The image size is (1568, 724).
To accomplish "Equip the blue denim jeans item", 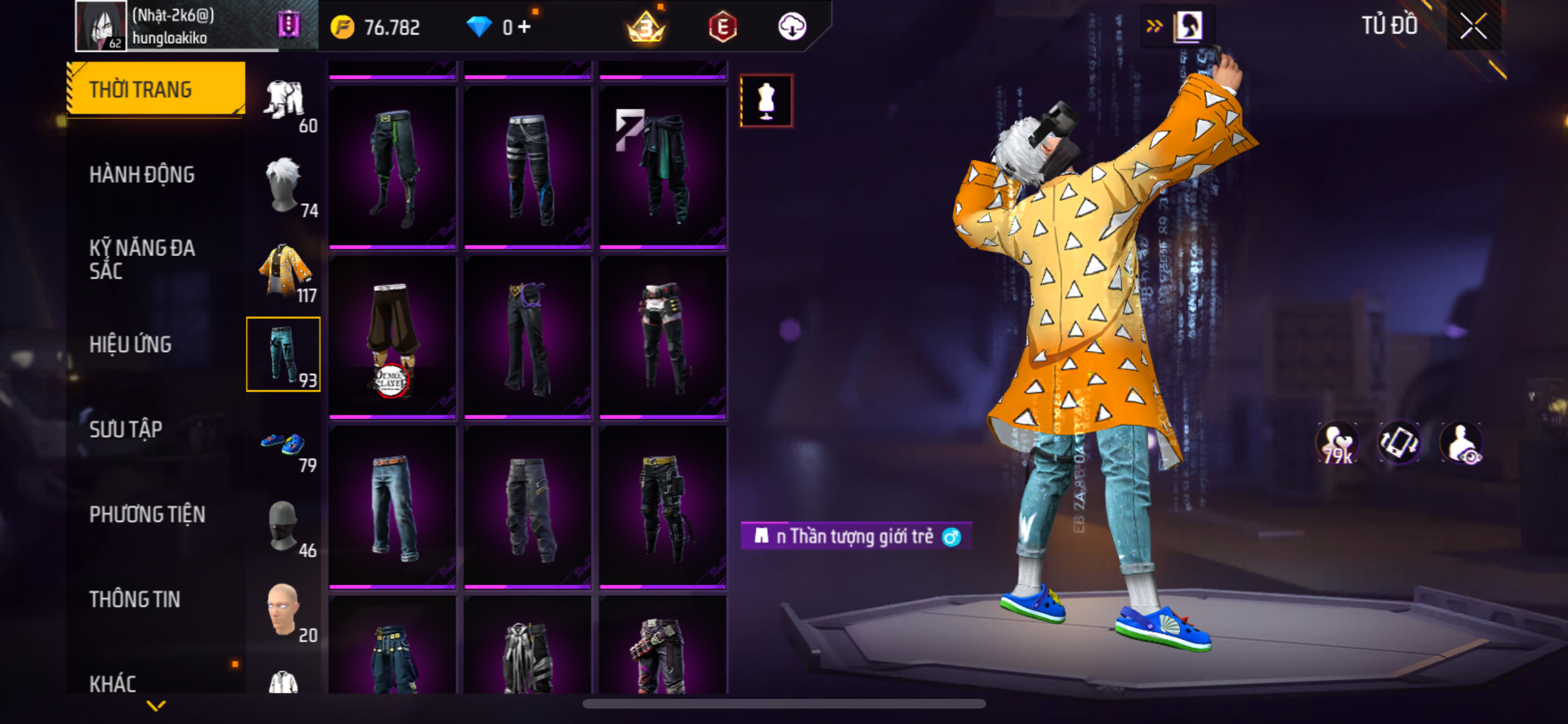I will point(393,507).
